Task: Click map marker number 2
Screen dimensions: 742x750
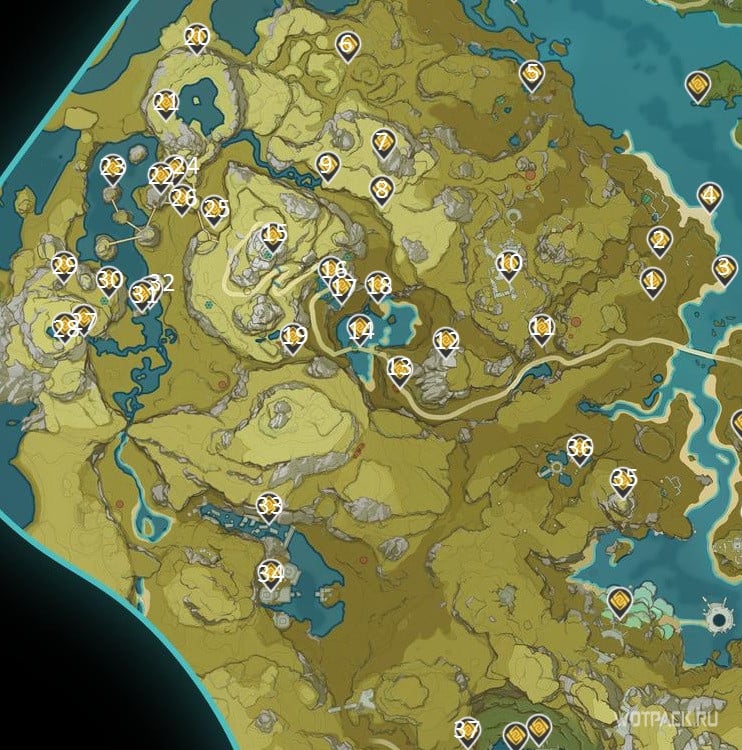Action: 659,239
